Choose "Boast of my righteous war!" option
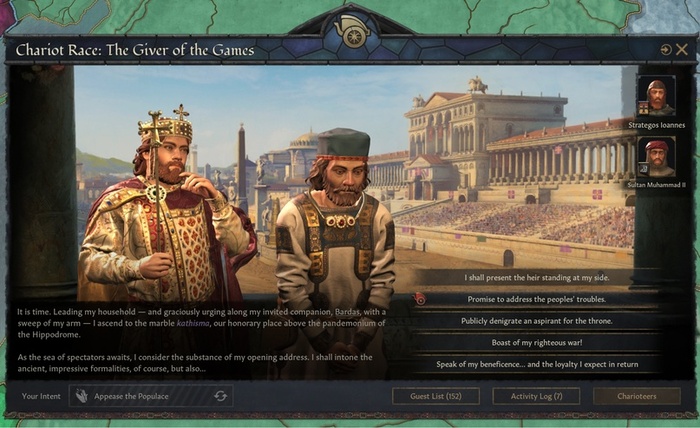This screenshot has height=428, width=700. pos(536,342)
